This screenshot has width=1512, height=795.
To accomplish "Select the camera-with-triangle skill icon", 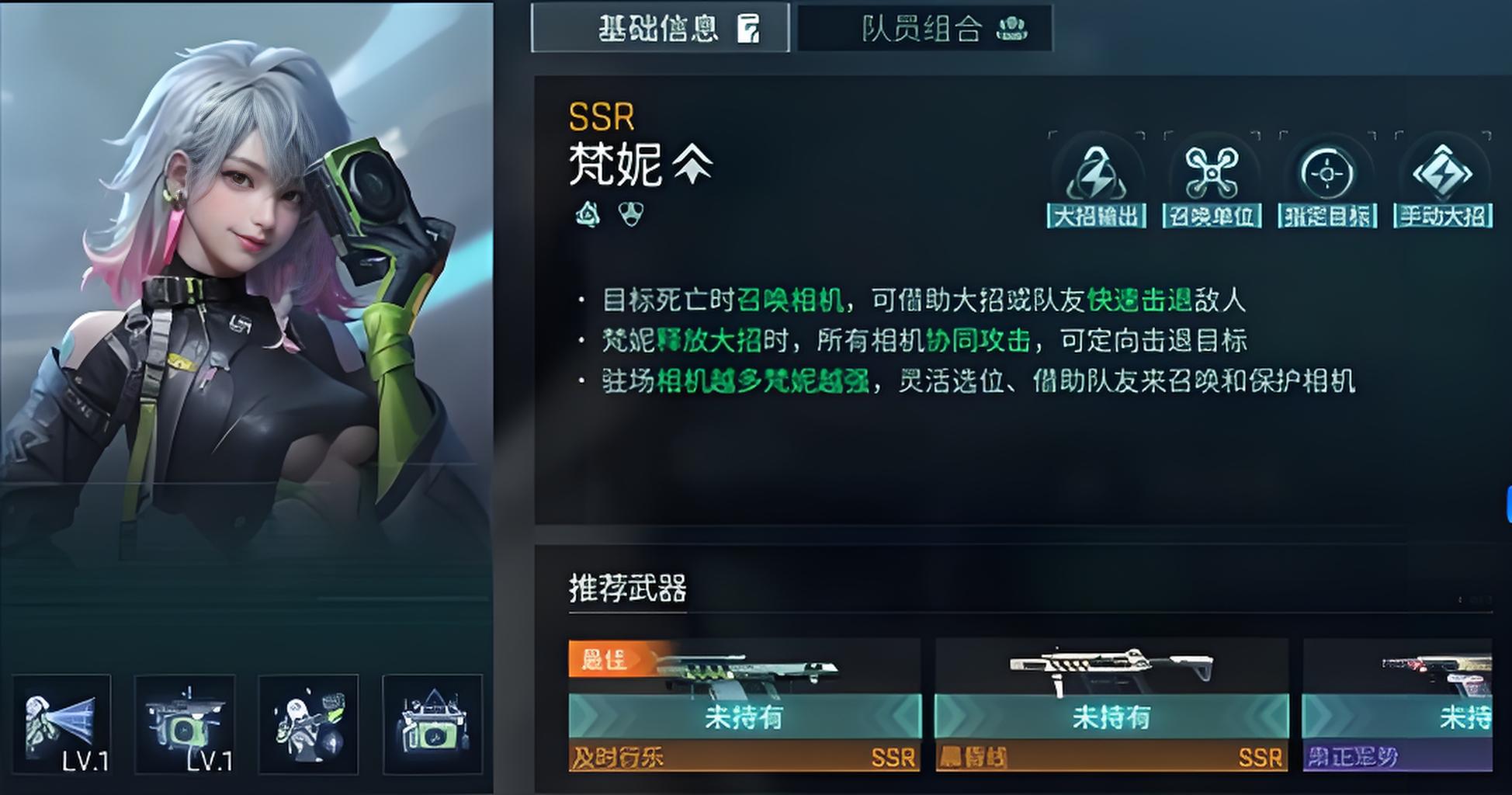I will [x=432, y=724].
